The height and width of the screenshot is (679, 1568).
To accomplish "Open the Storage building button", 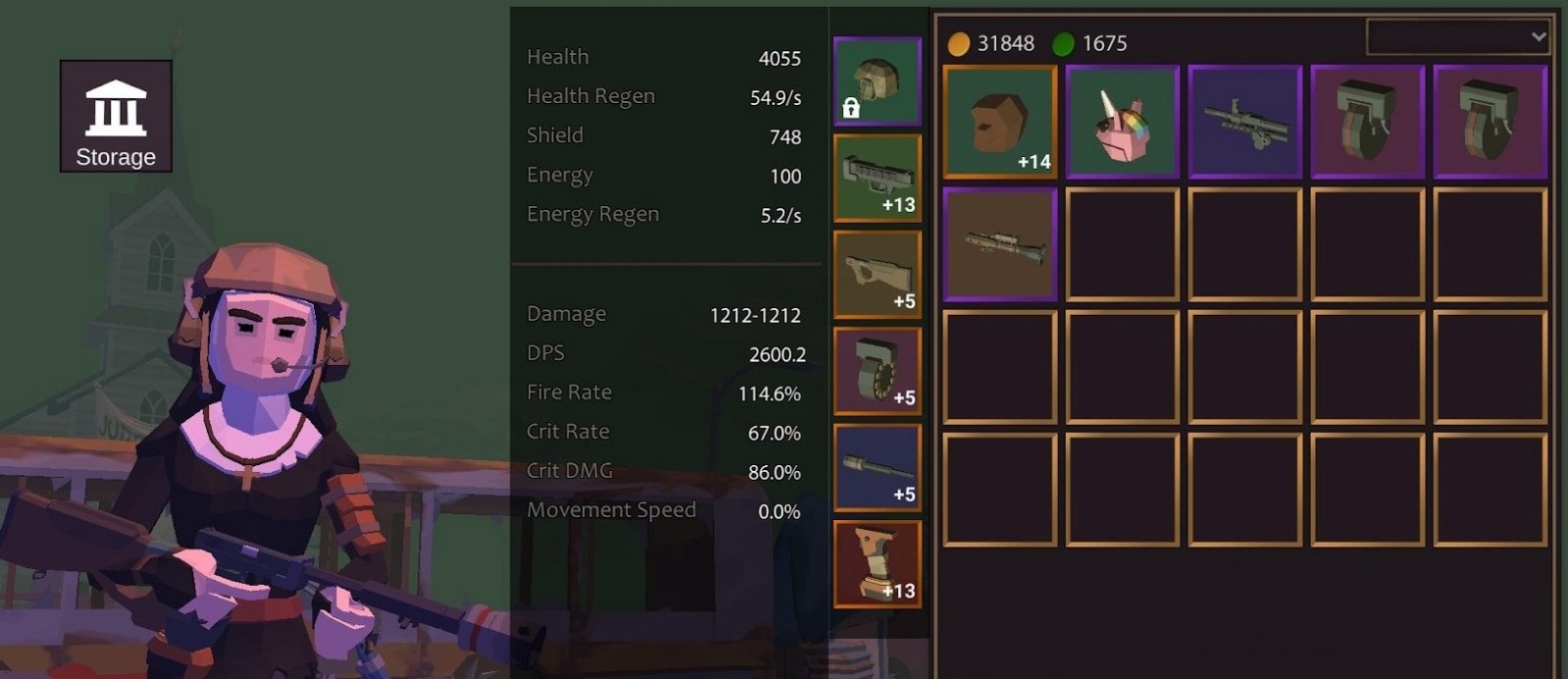I will (116, 116).
